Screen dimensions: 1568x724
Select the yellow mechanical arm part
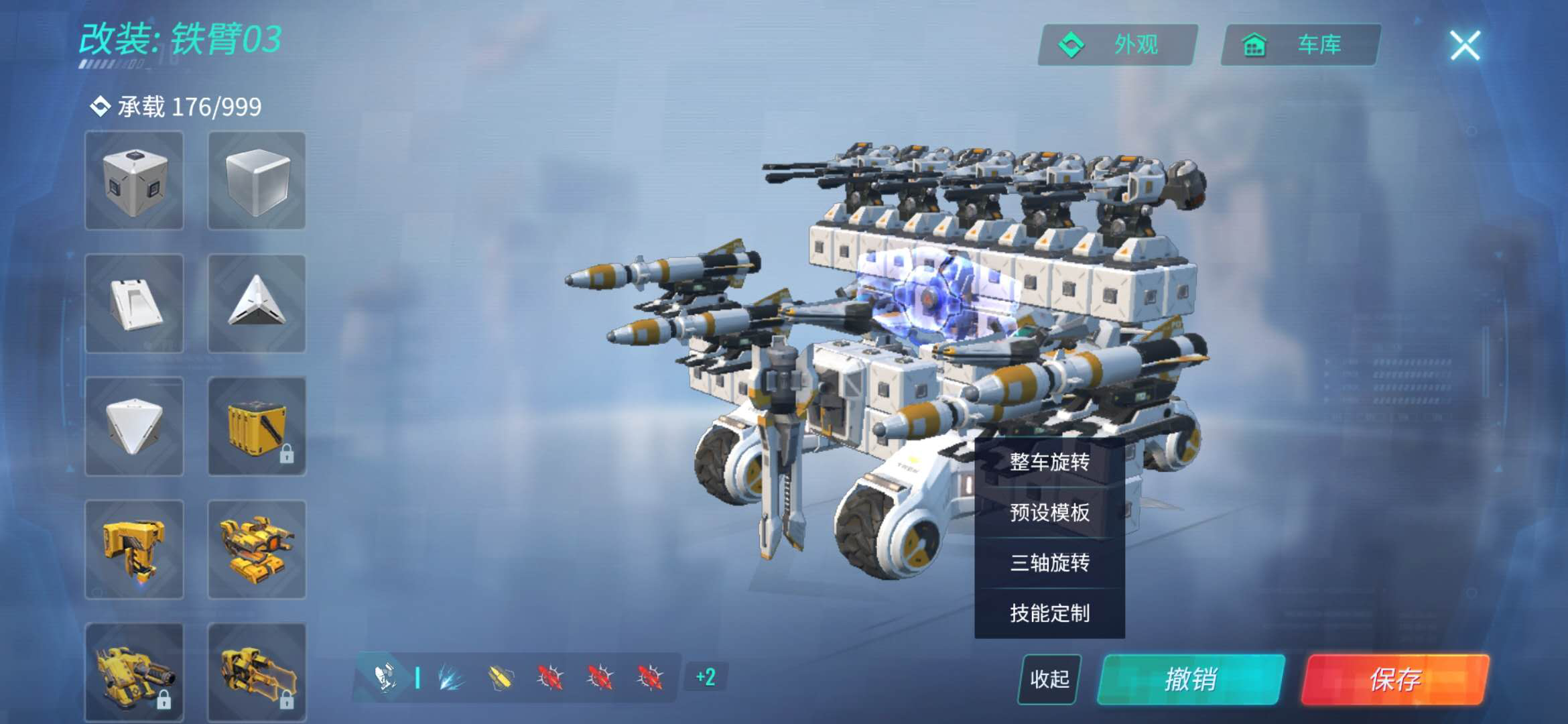(134, 550)
